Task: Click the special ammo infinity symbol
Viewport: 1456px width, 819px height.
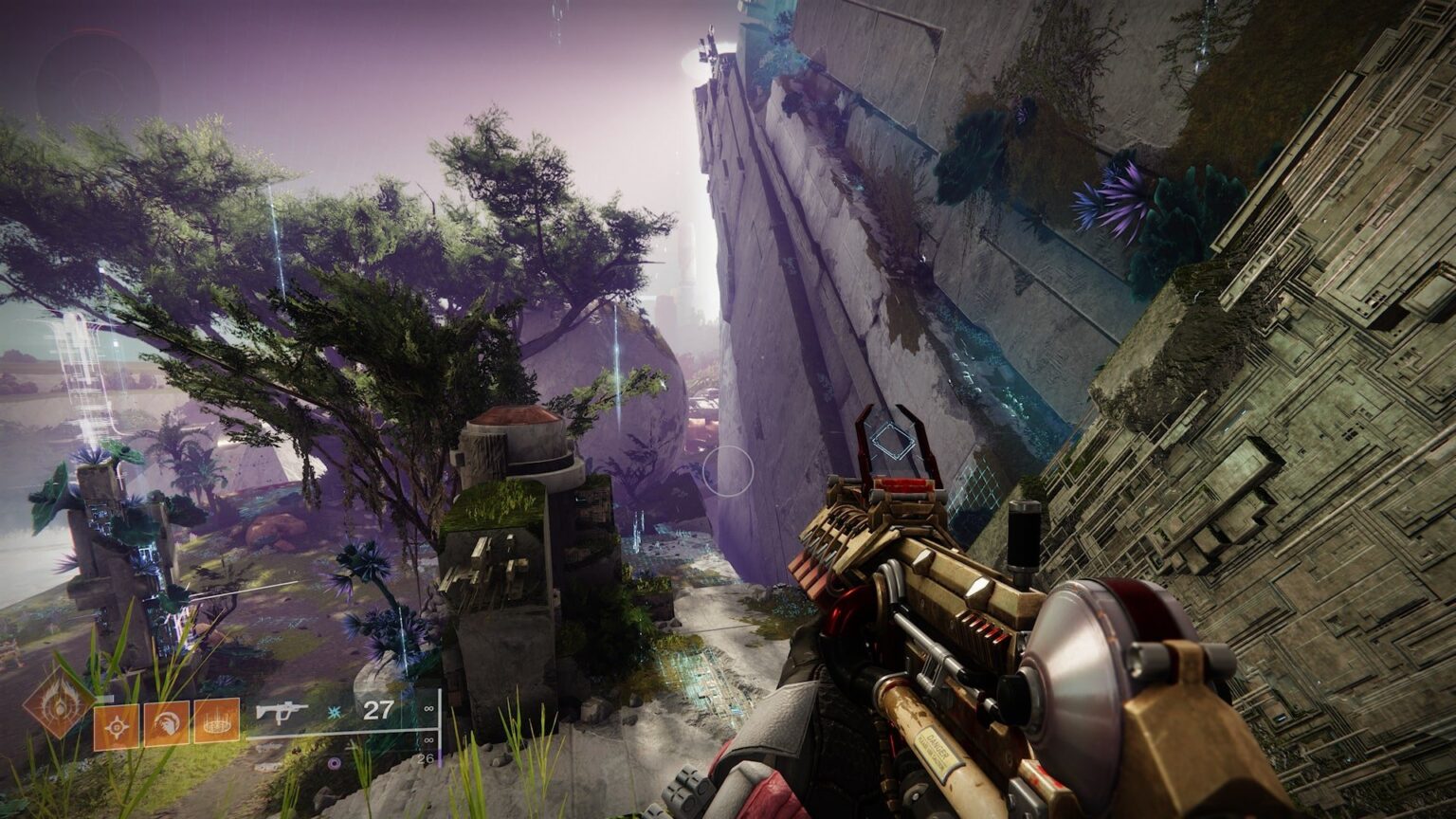Action: [428, 737]
